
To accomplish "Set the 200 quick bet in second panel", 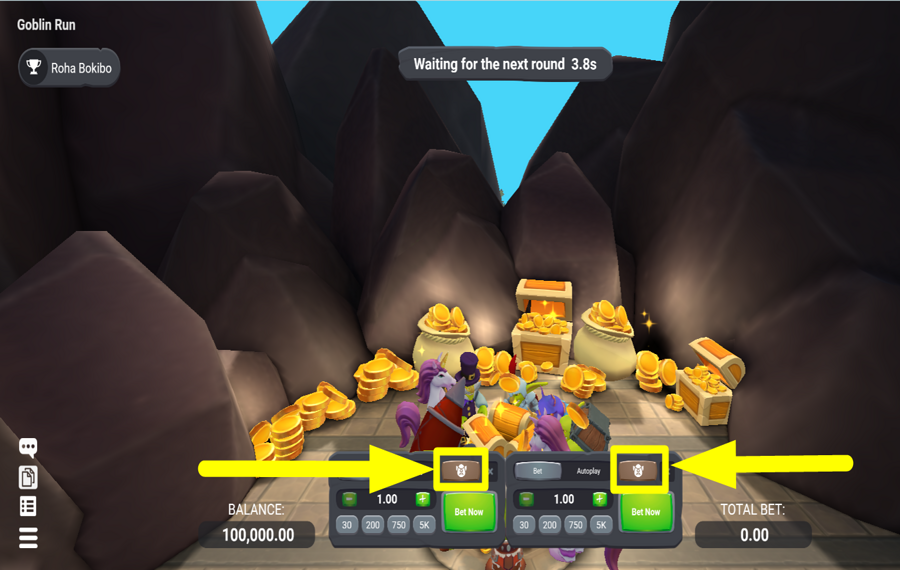I will (x=549, y=525).
